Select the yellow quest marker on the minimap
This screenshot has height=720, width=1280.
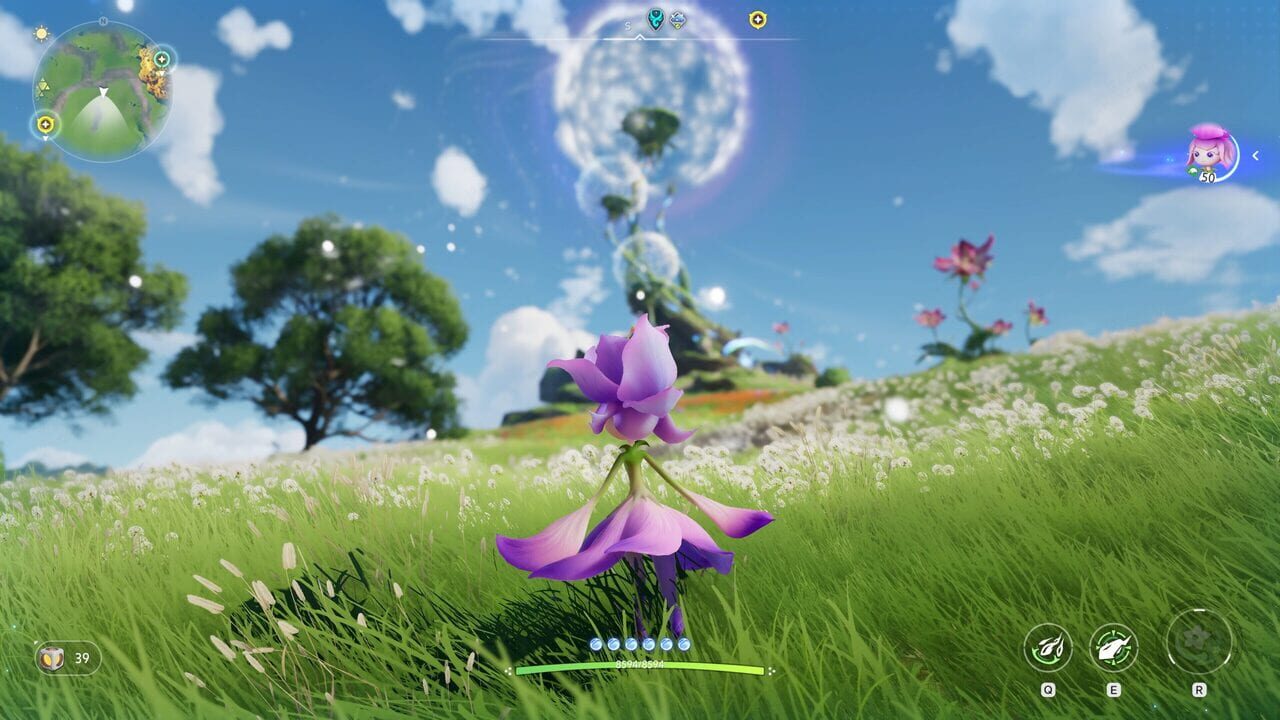tap(45, 122)
